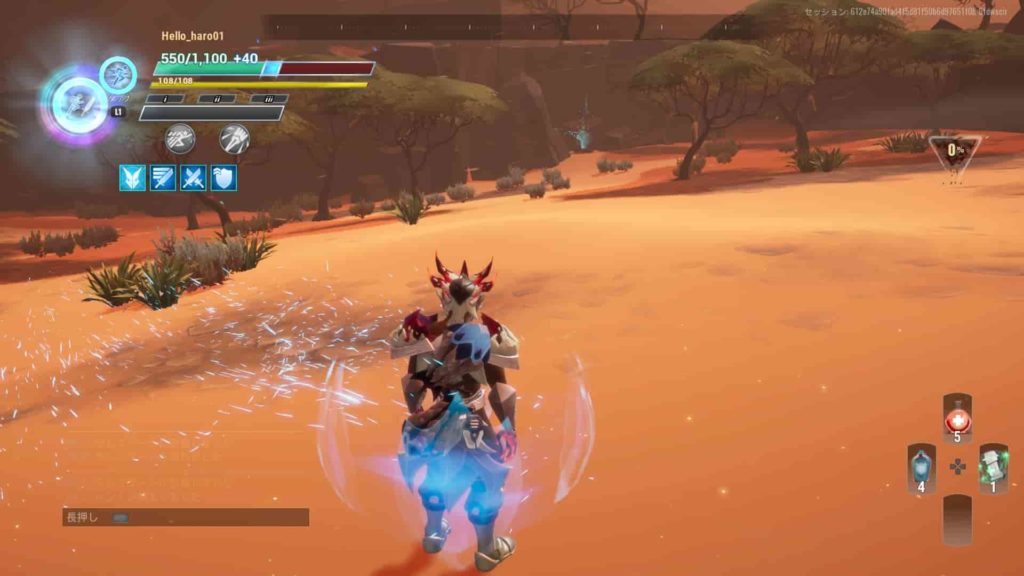The image size is (1024, 576).
Task: Select the blue wolf-head buff icon
Action: point(132,178)
